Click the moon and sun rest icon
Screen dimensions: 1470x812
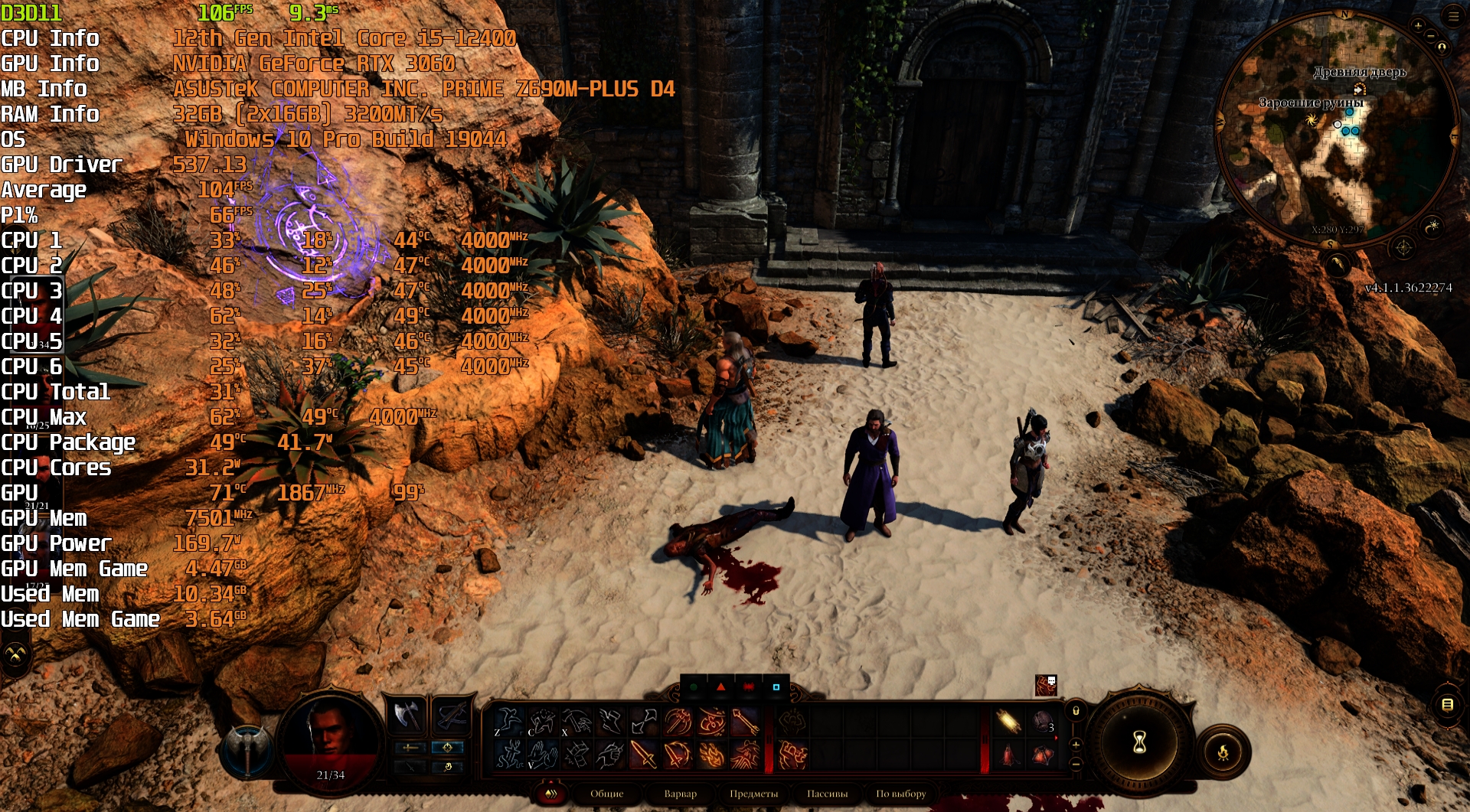[x=1432, y=227]
